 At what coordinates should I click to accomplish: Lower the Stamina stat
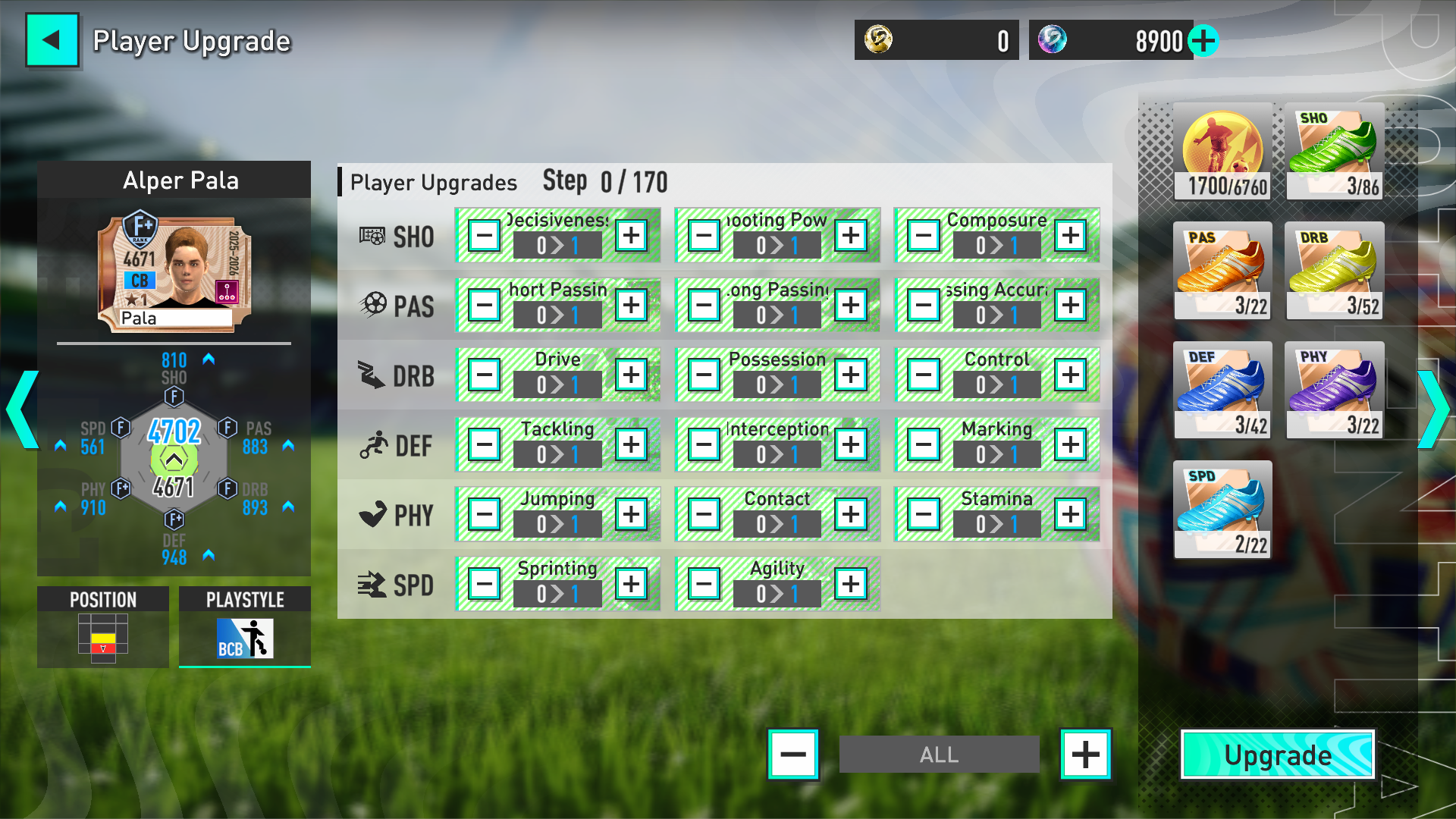click(924, 515)
